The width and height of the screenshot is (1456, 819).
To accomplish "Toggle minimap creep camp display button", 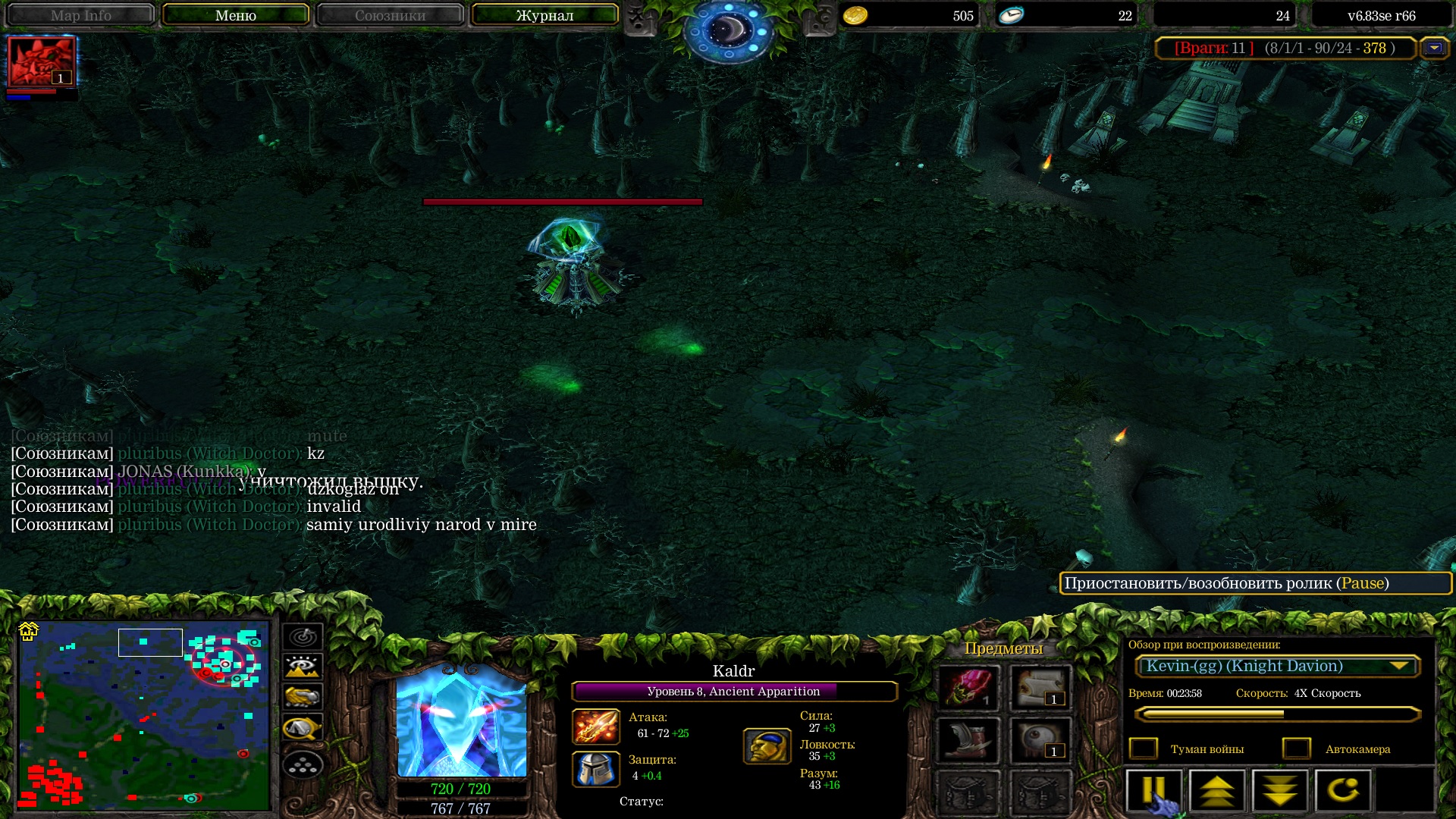I will [x=303, y=728].
